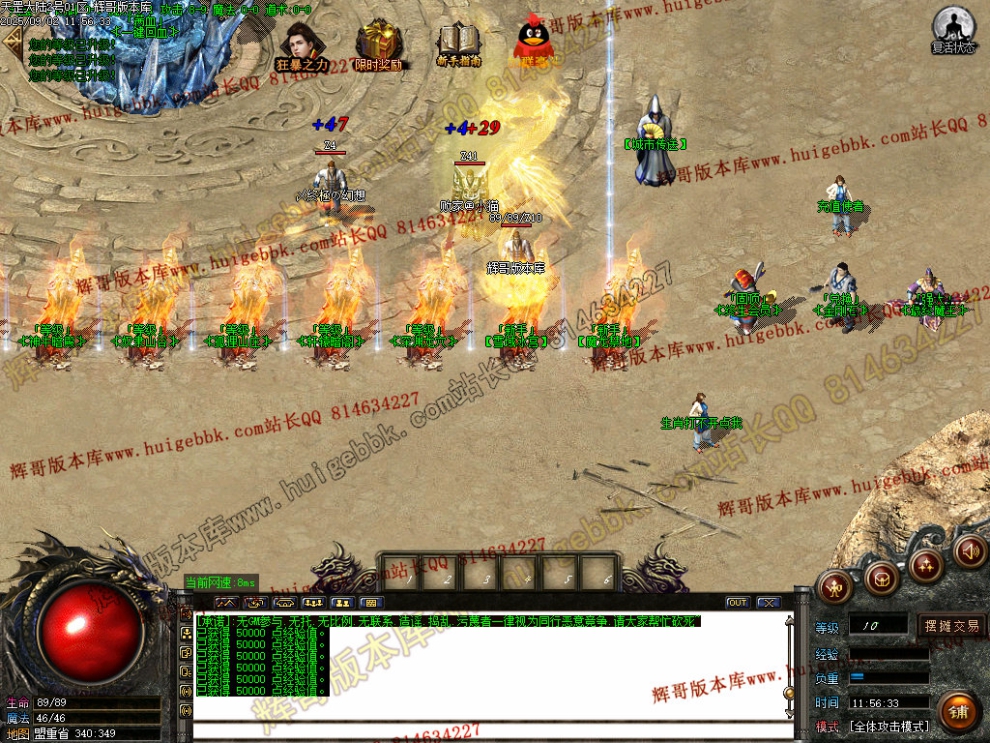Toggle the sound speaker button
Image resolution: width=990 pixels, height=743 pixels.
coord(969,550)
